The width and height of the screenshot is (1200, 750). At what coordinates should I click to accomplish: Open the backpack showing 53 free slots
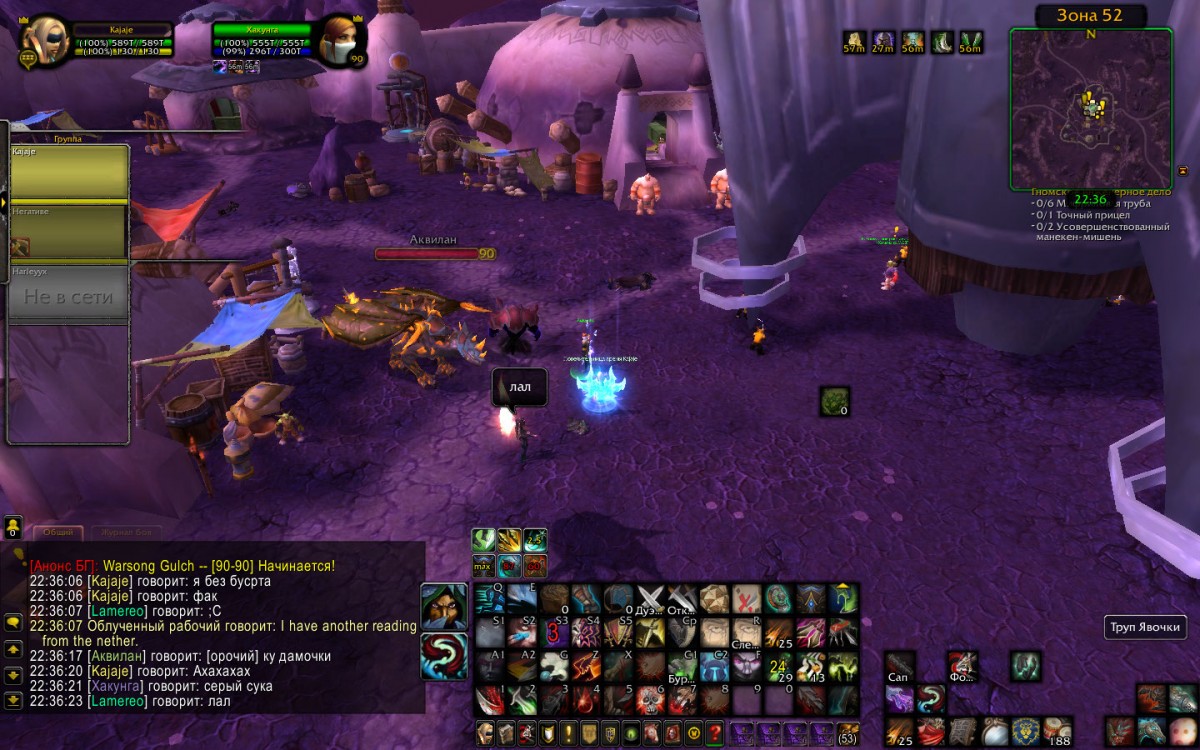click(847, 732)
